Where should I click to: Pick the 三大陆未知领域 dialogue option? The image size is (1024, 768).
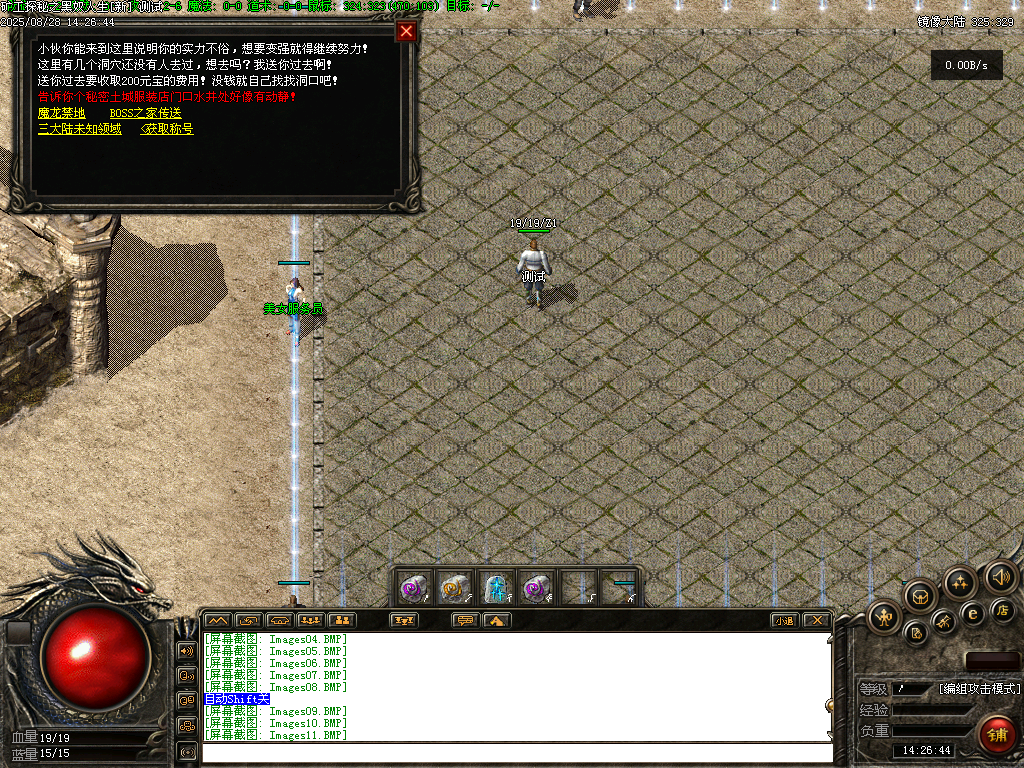pyautogui.click(x=80, y=129)
